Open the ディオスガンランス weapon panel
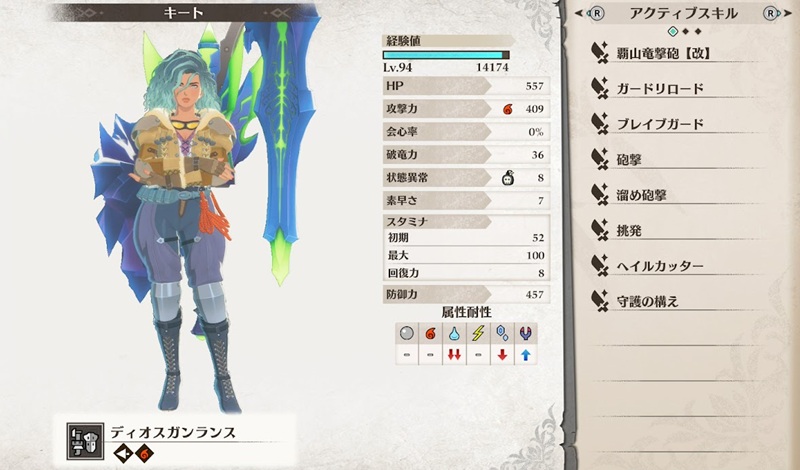 coord(180,433)
